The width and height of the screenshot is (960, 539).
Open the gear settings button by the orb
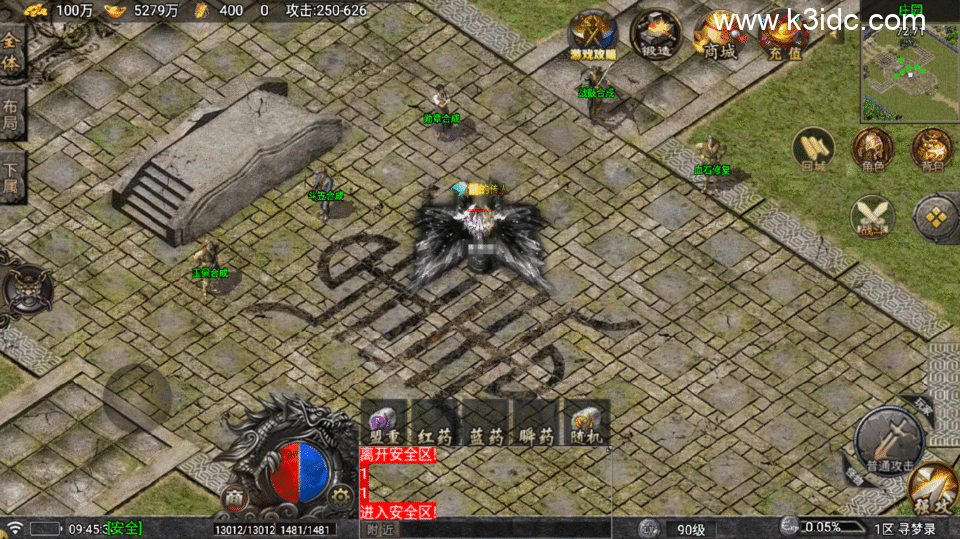point(341,495)
